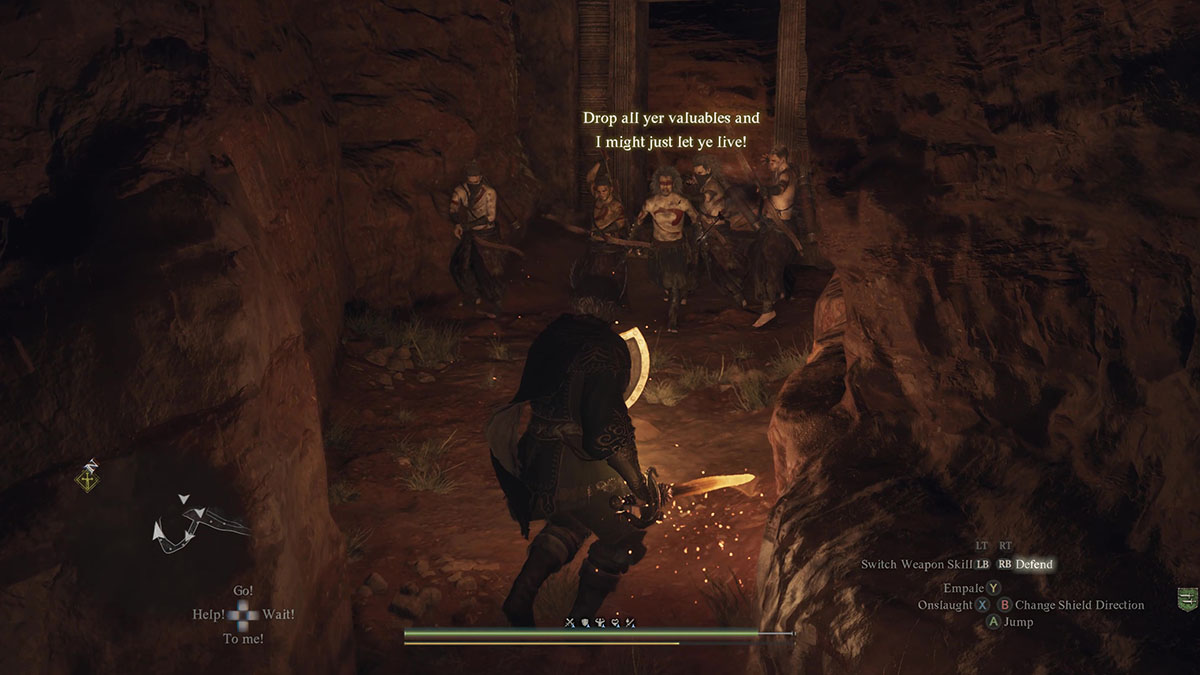This screenshot has width=1200, height=675.
Task: Click the flexing arms buff icon
Action: (601, 623)
